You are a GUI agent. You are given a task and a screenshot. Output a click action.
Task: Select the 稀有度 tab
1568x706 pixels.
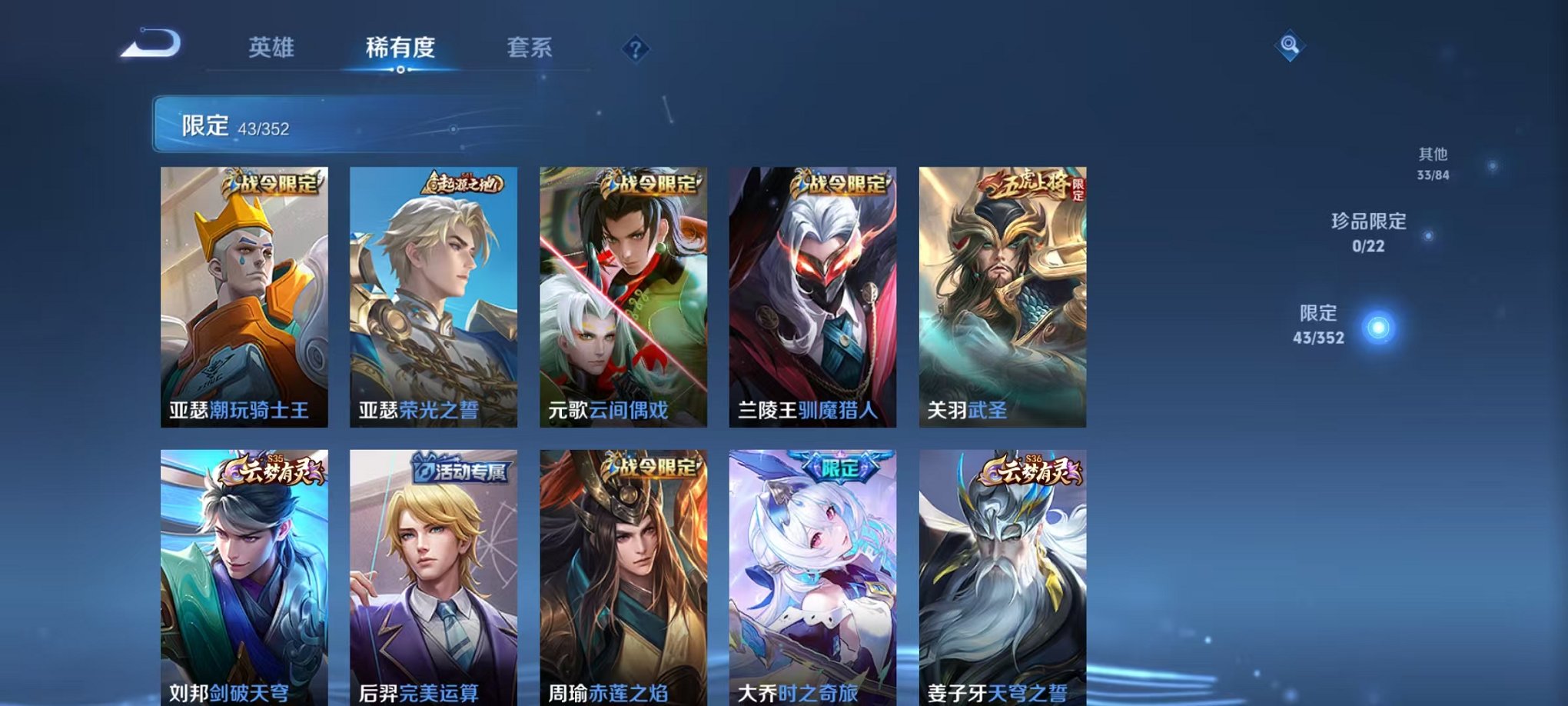pos(399,48)
